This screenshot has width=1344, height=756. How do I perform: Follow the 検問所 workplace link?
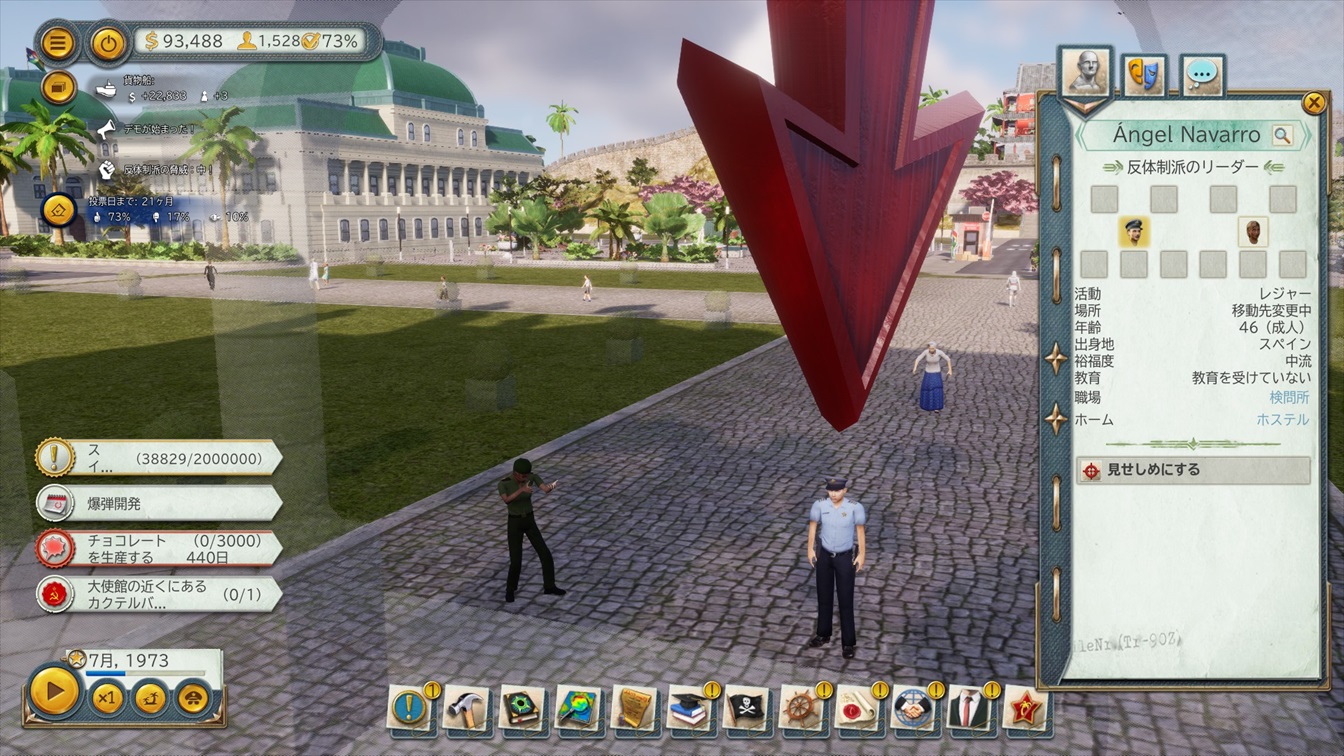[x=1289, y=398]
